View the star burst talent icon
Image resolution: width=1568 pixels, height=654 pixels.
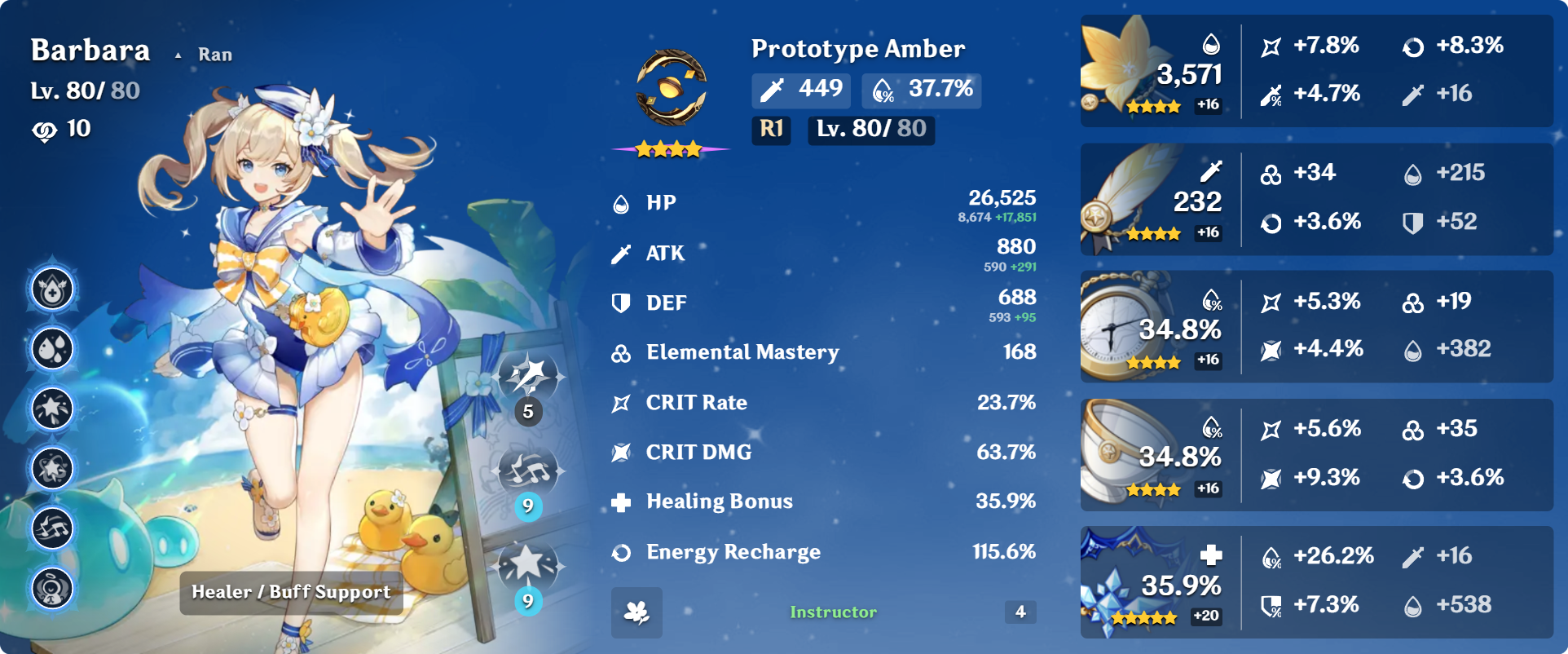tap(527, 565)
